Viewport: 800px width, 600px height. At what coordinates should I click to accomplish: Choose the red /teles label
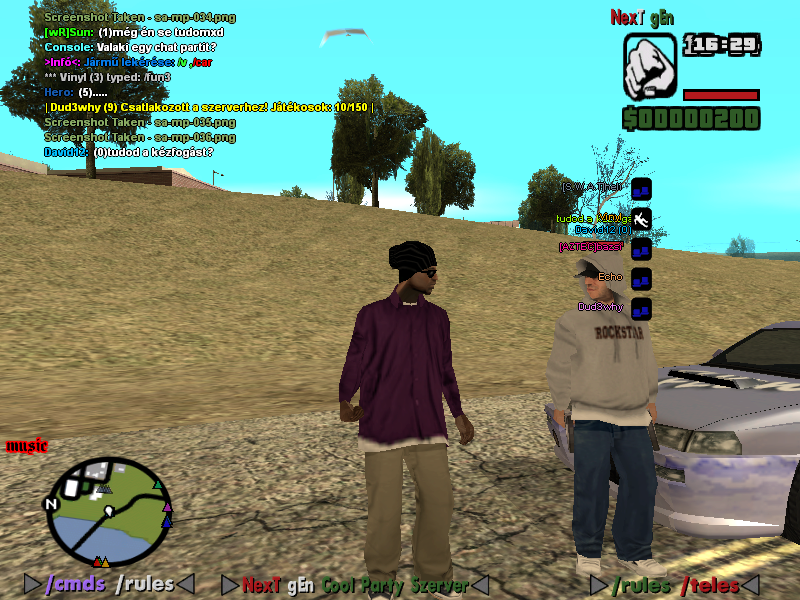[709, 585]
